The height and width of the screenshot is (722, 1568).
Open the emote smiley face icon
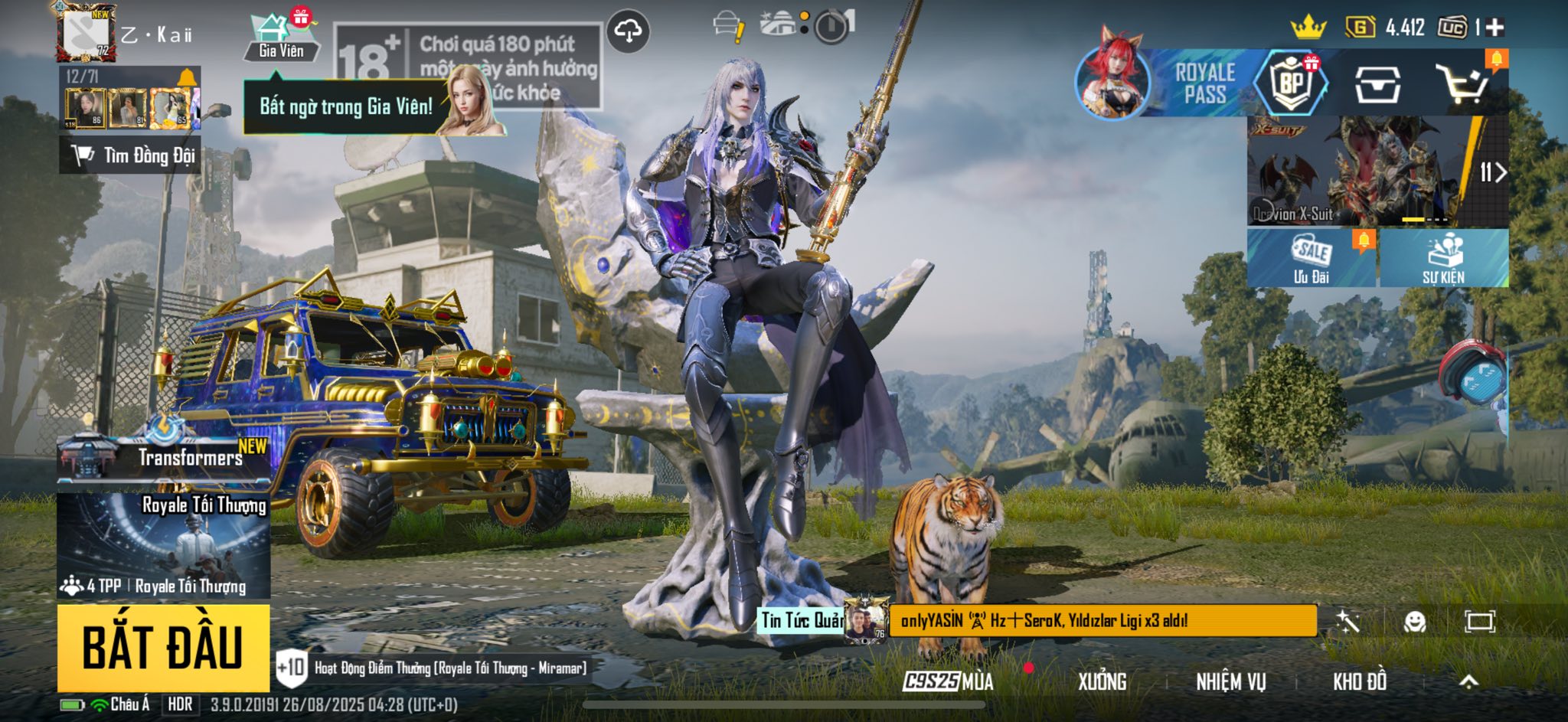pyautogui.click(x=1414, y=622)
